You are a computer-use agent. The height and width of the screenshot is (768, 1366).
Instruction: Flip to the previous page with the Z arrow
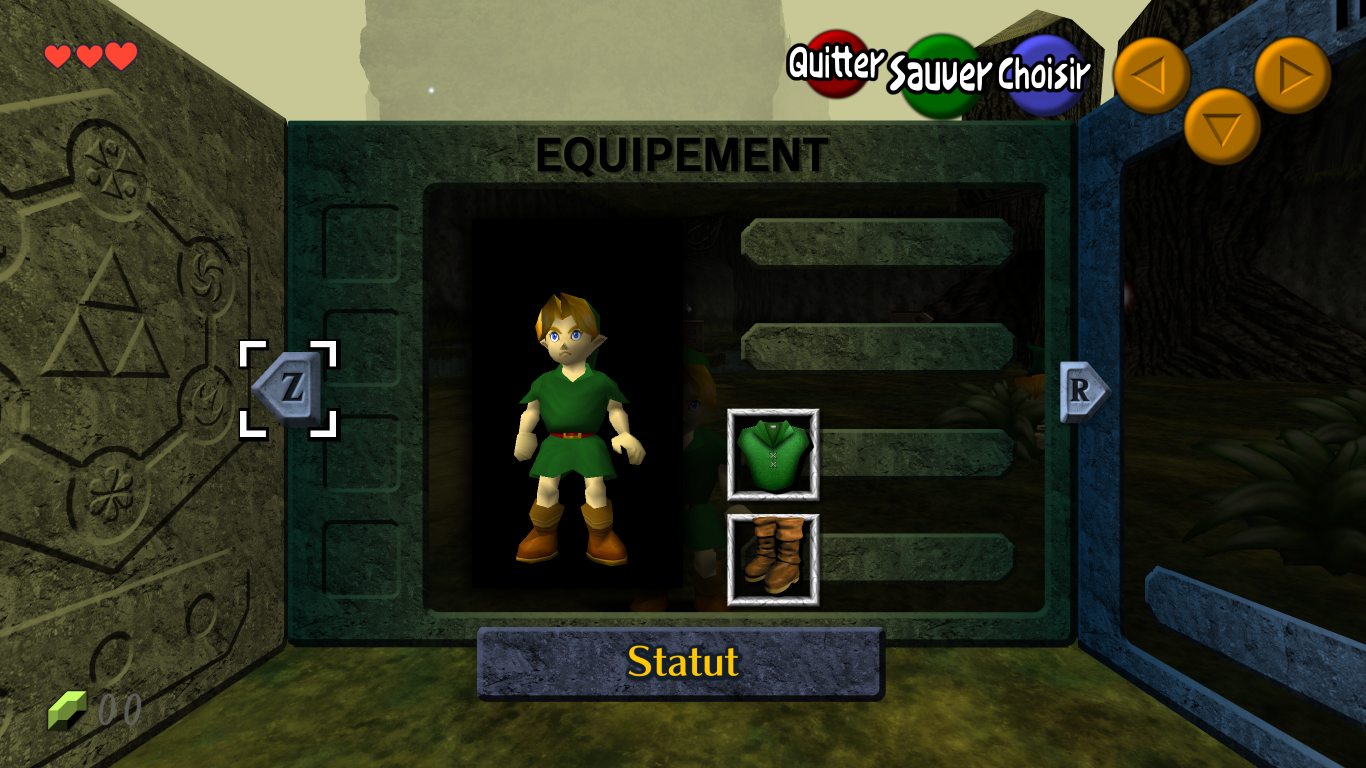[288, 389]
